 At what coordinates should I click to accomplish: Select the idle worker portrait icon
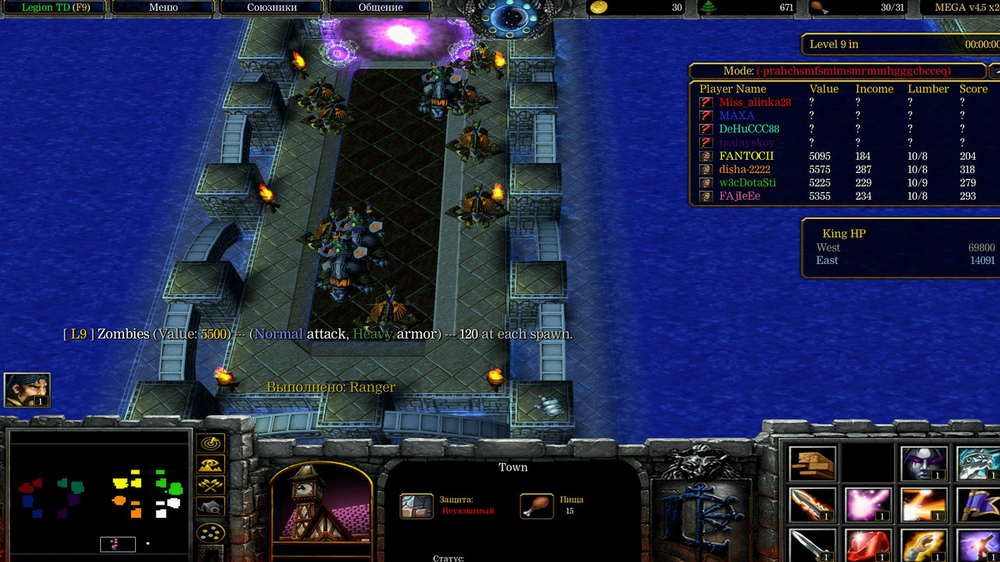pyautogui.click(x=27, y=390)
